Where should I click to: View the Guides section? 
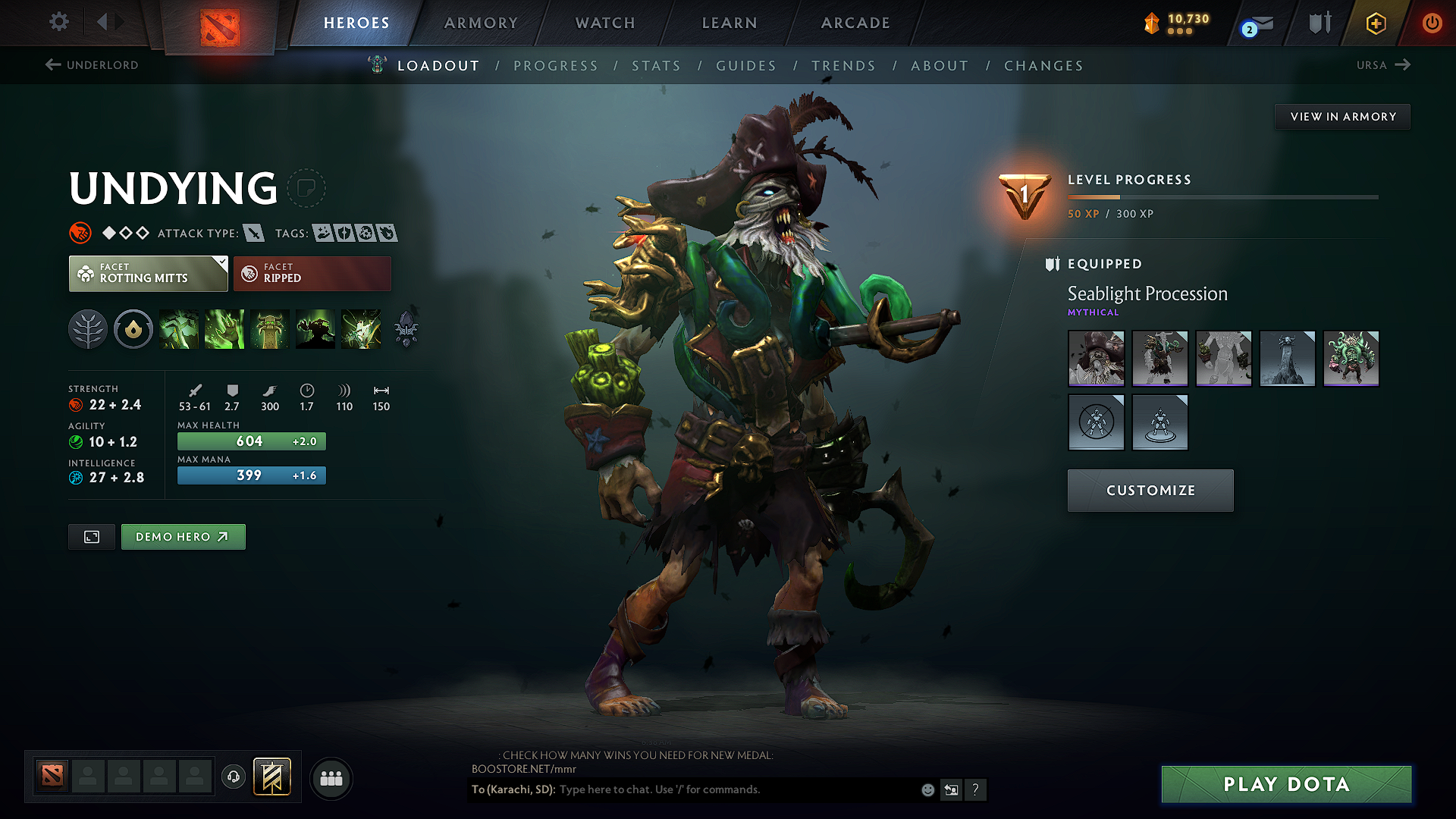(746, 66)
